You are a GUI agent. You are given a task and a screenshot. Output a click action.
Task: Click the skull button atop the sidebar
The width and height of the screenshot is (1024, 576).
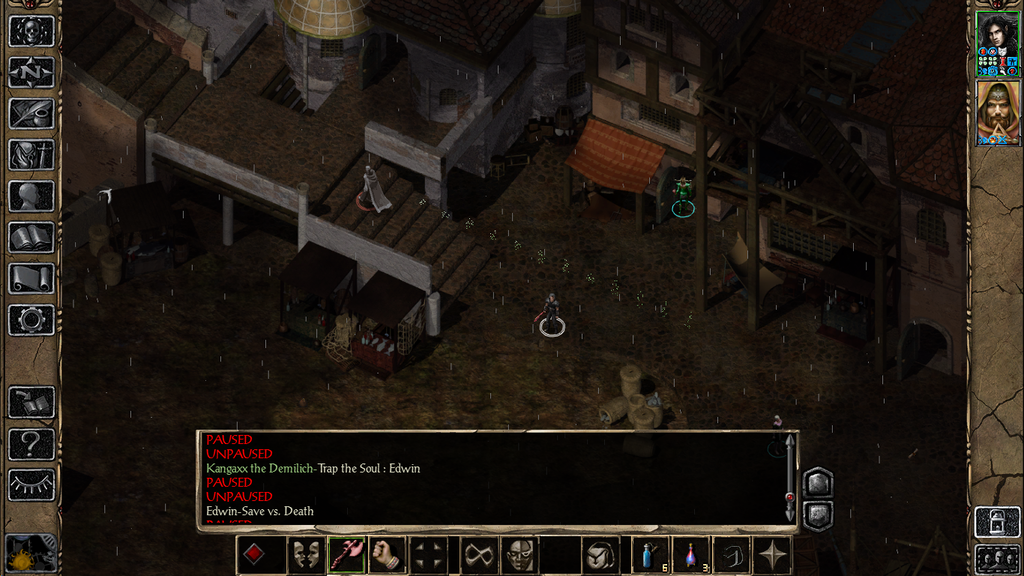click(31, 30)
